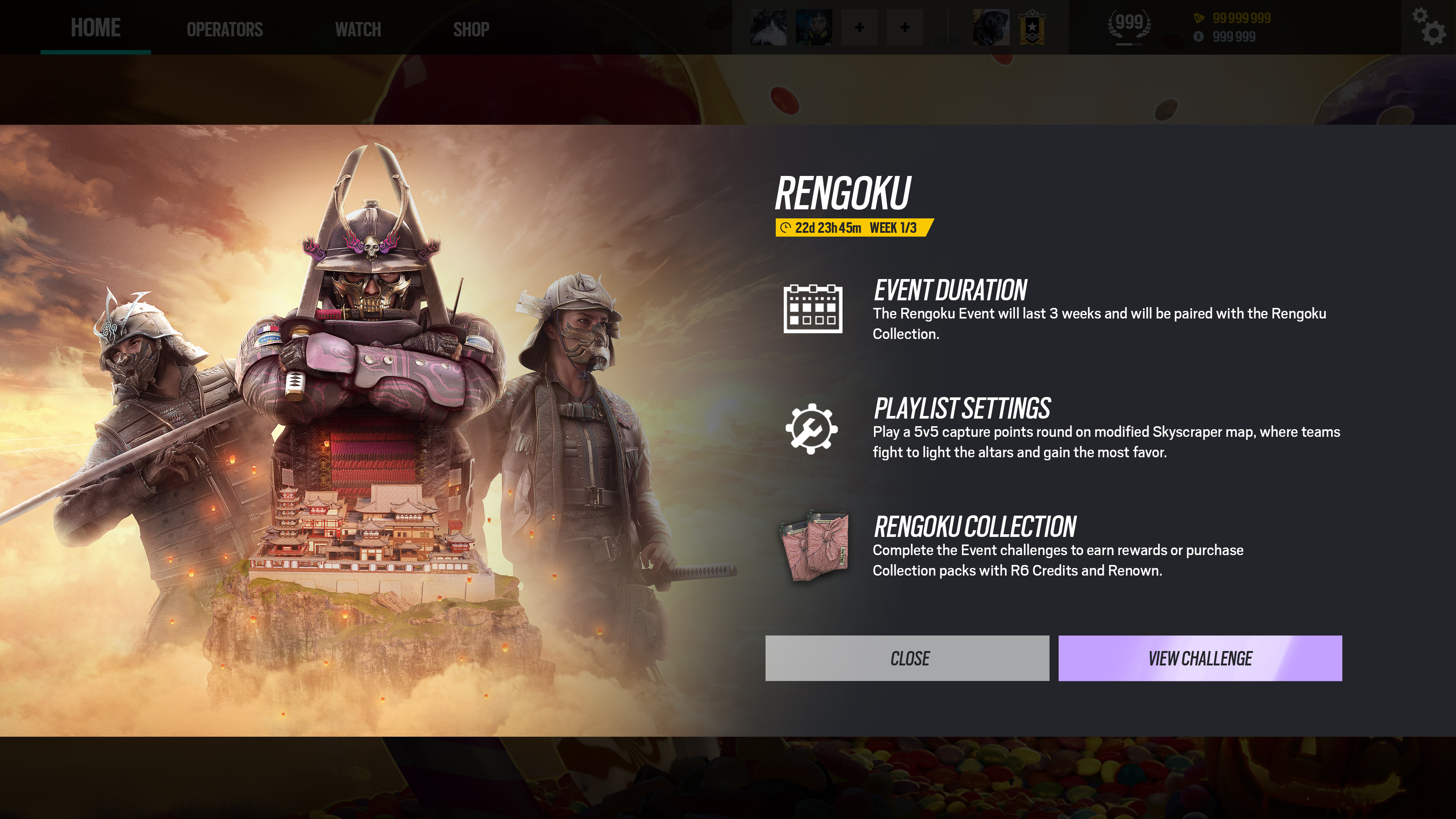Close the Rengoku event popup
Image resolution: width=1456 pixels, height=819 pixels.
click(907, 658)
